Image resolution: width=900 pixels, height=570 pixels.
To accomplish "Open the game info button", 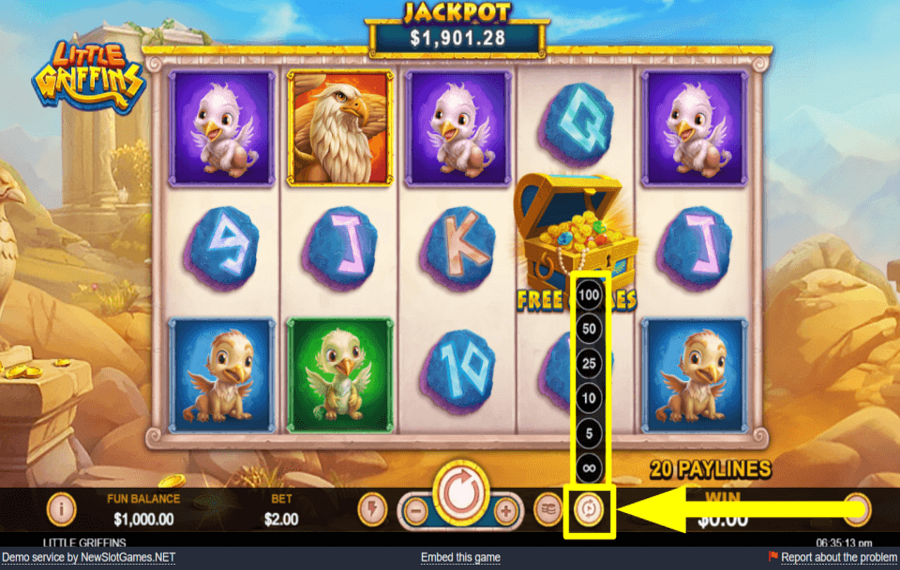I will click(62, 509).
